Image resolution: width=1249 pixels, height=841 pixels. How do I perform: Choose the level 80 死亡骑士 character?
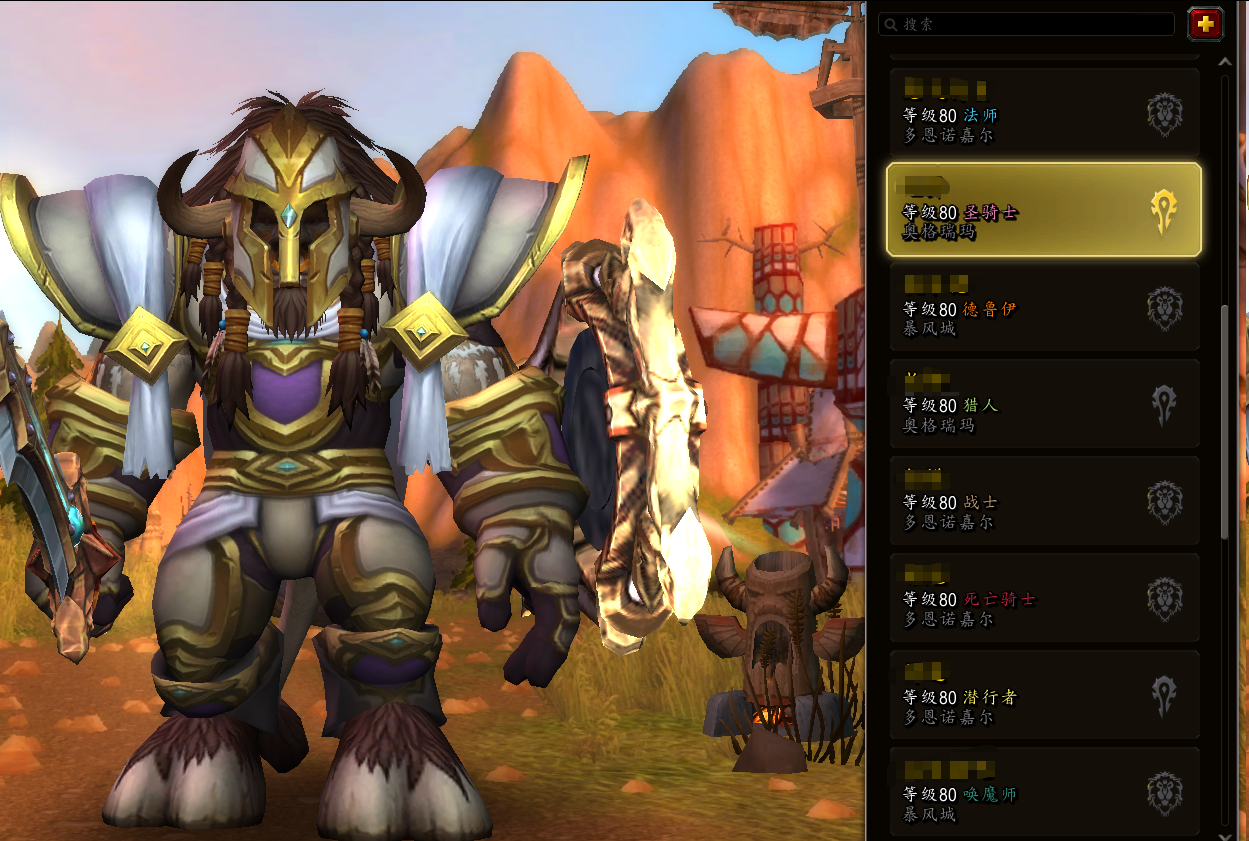coord(1043,598)
